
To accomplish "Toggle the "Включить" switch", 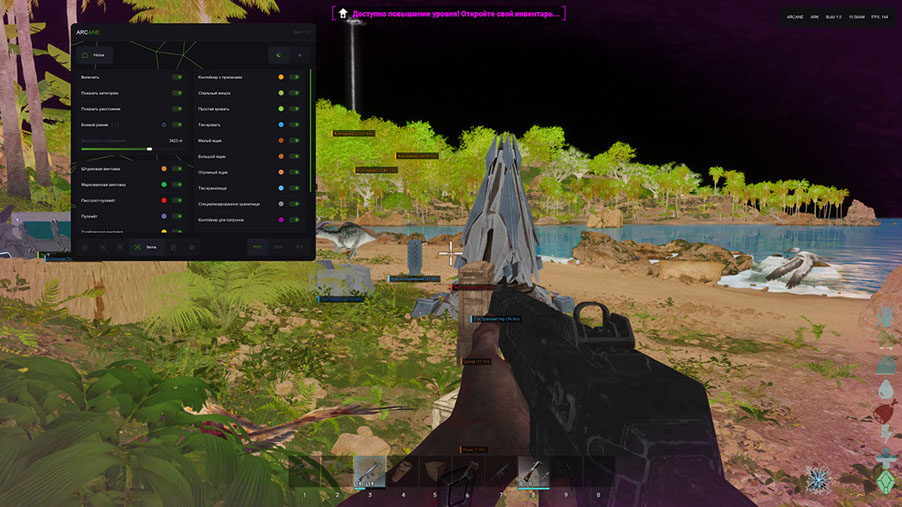I will 177,76.
